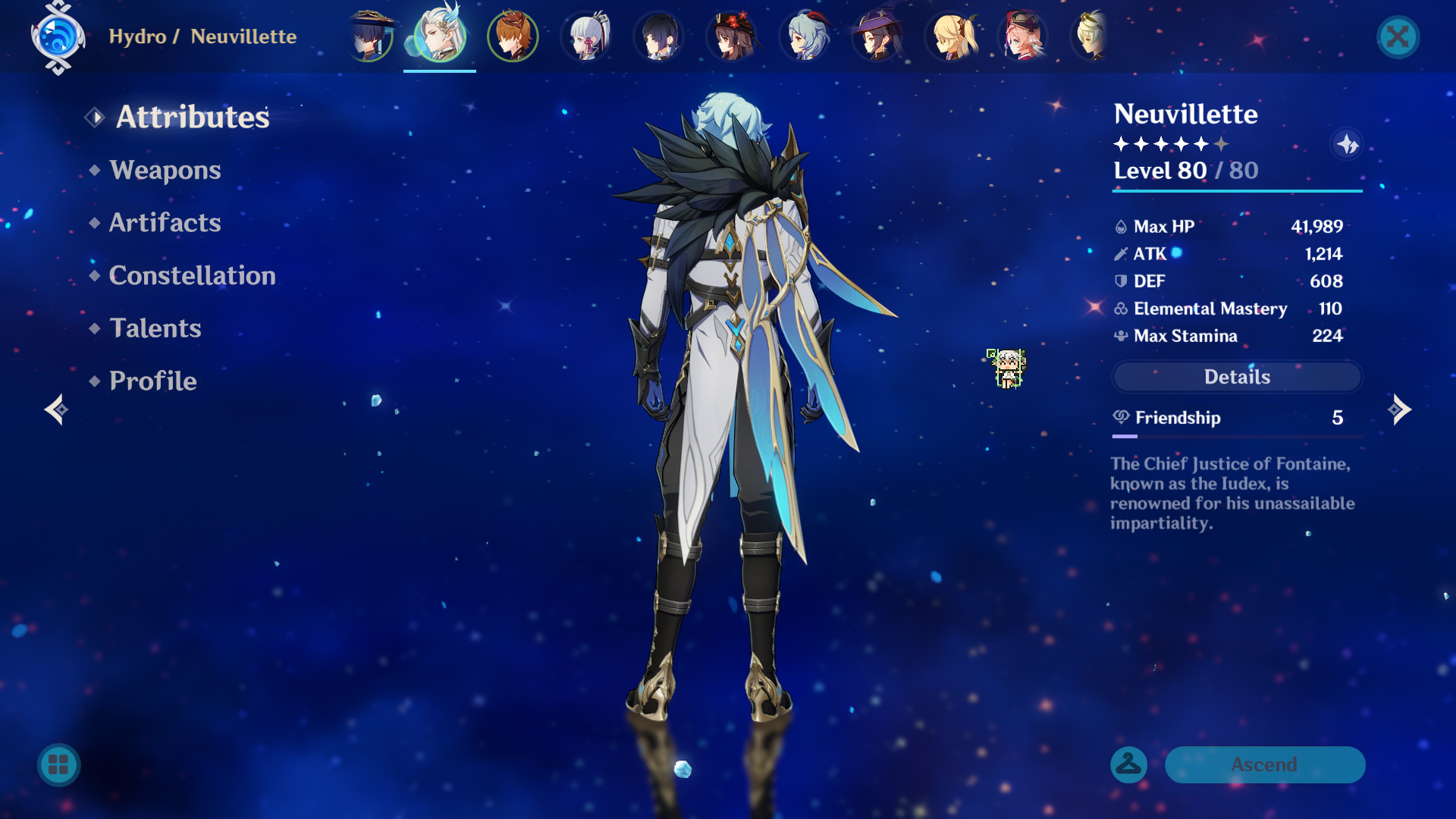
Task: Switch to the Artifacts section
Action: tap(164, 222)
